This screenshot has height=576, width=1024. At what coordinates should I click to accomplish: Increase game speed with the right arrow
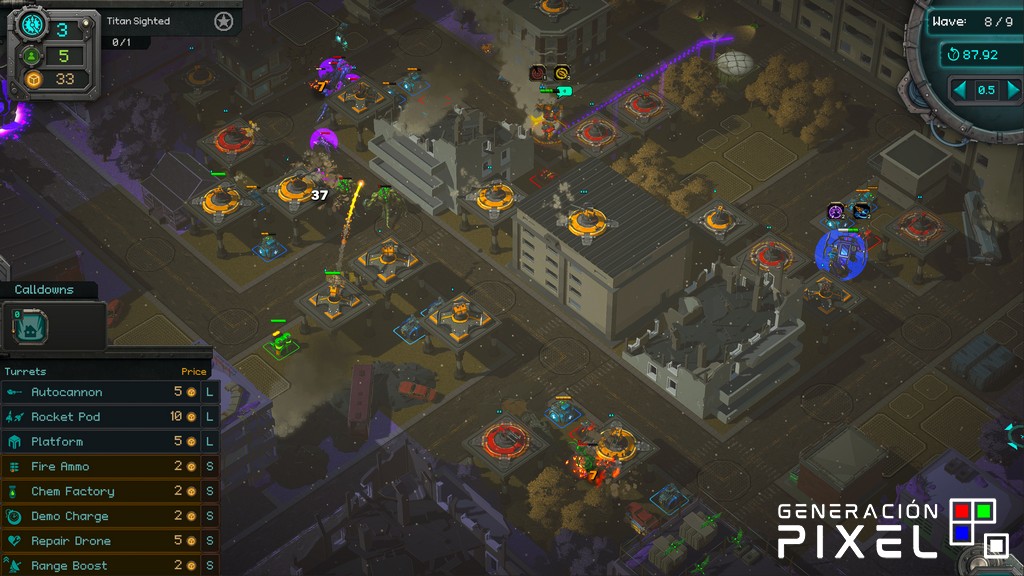1010,90
